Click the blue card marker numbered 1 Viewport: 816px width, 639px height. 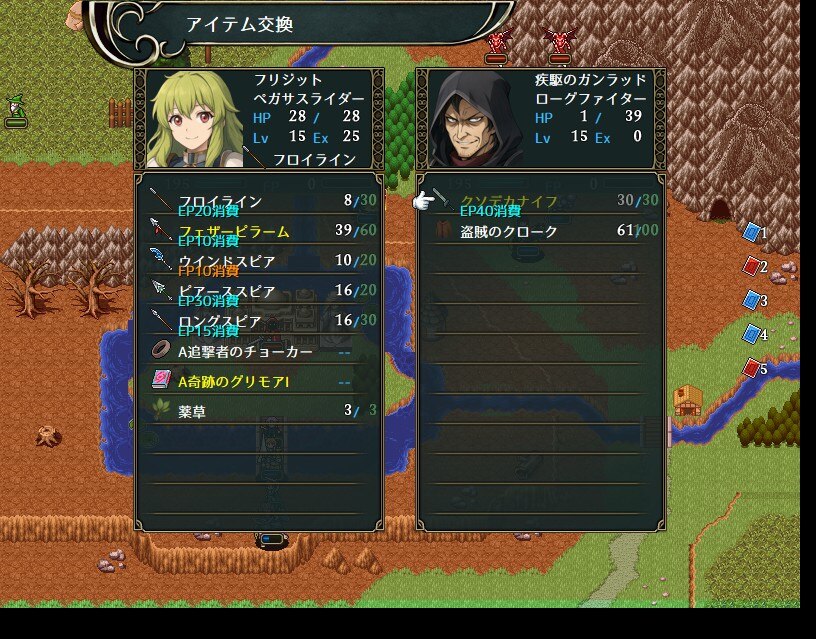click(x=752, y=232)
